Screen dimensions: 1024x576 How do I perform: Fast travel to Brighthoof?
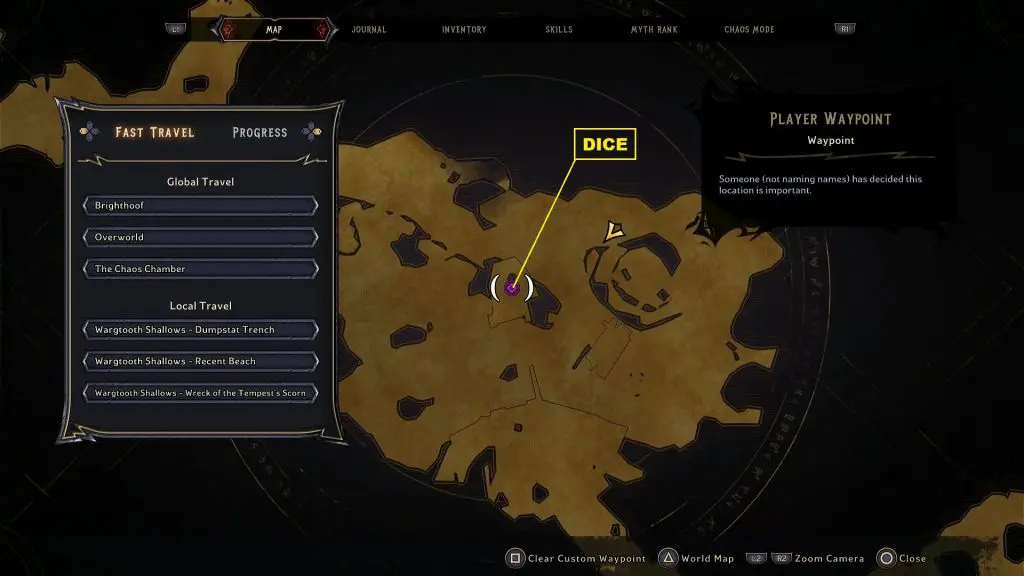click(x=201, y=206)
